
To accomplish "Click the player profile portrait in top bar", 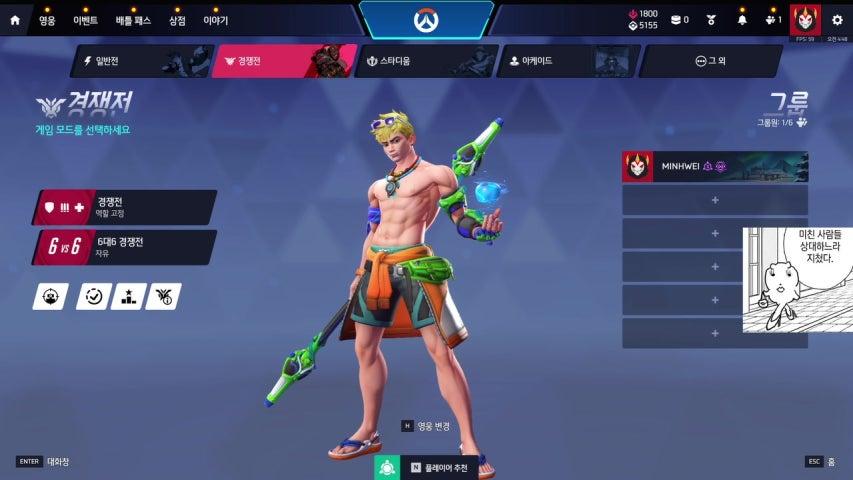I will [x=803, y=18].
